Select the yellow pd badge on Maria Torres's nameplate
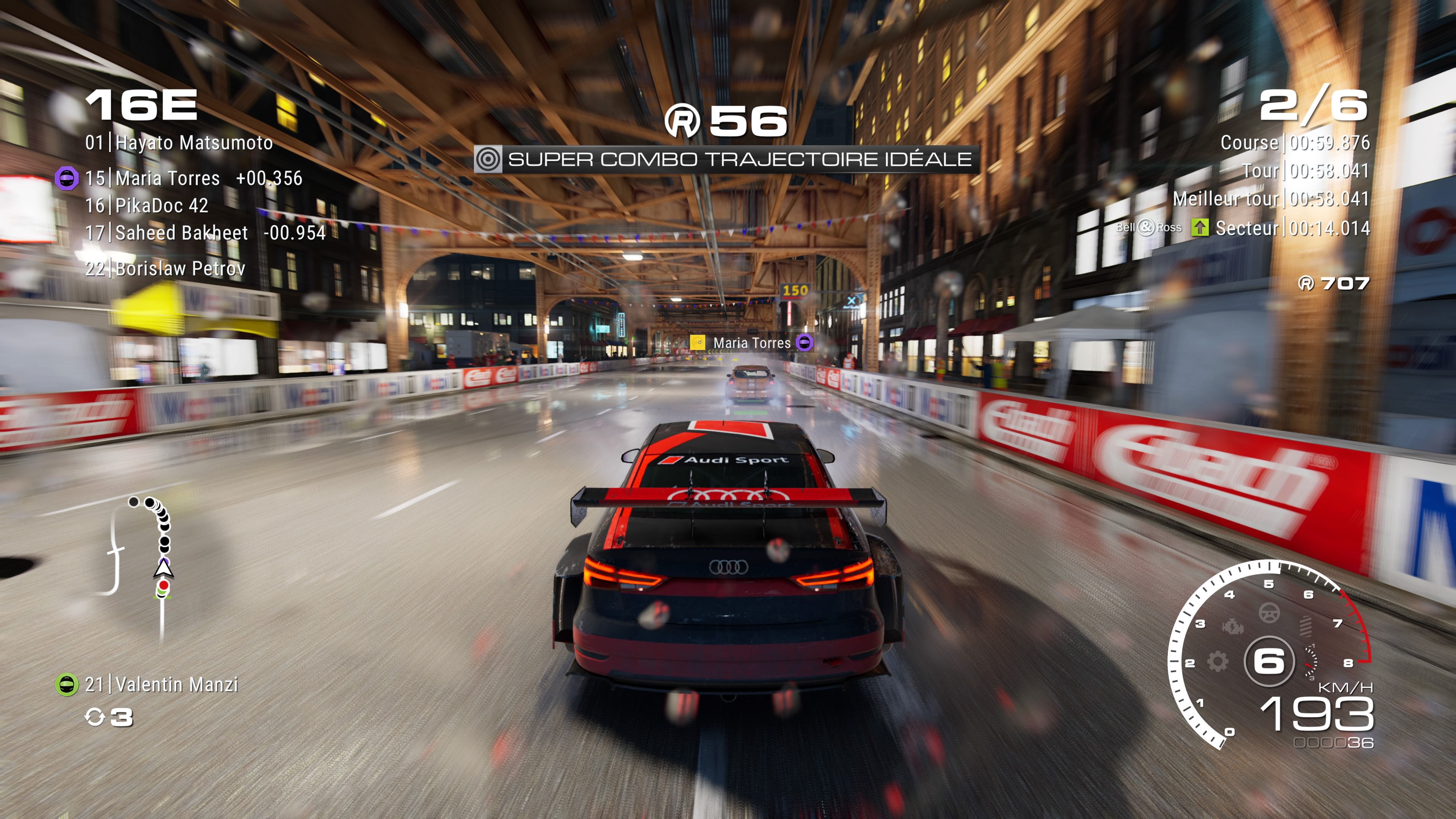The width and height of the screenshot is (1456, 819). point(697,342)
